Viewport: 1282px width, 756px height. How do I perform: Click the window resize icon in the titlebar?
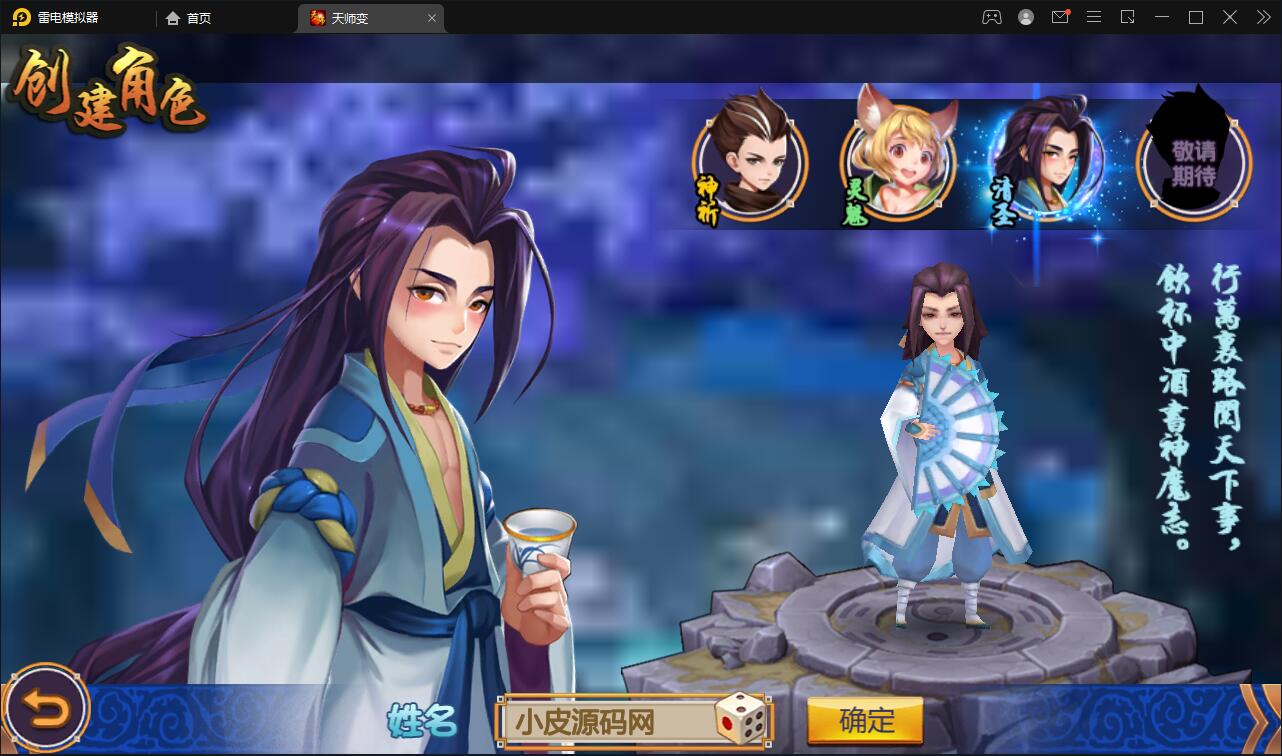[1126, 17]
